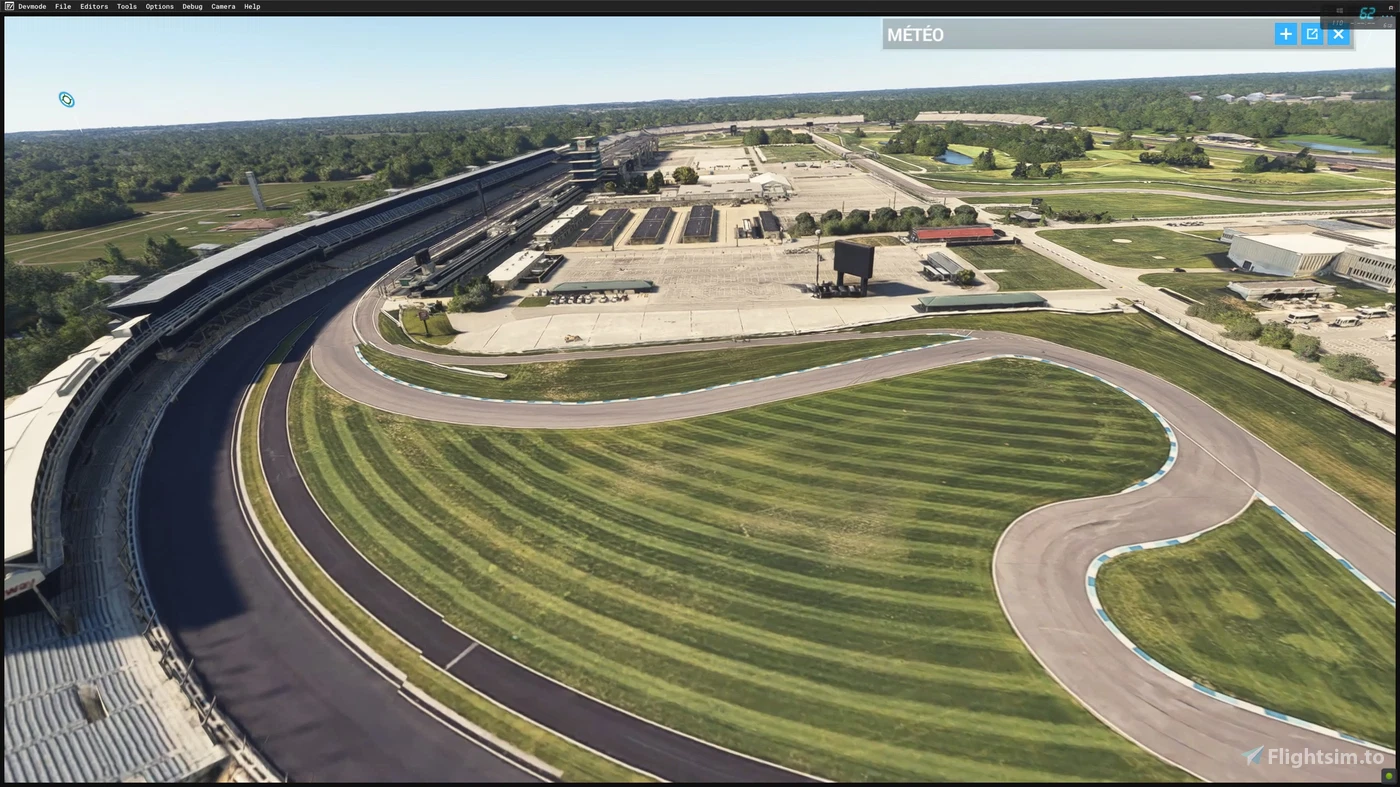
Task: Open the Editors menu
Action: coord(93,6)
